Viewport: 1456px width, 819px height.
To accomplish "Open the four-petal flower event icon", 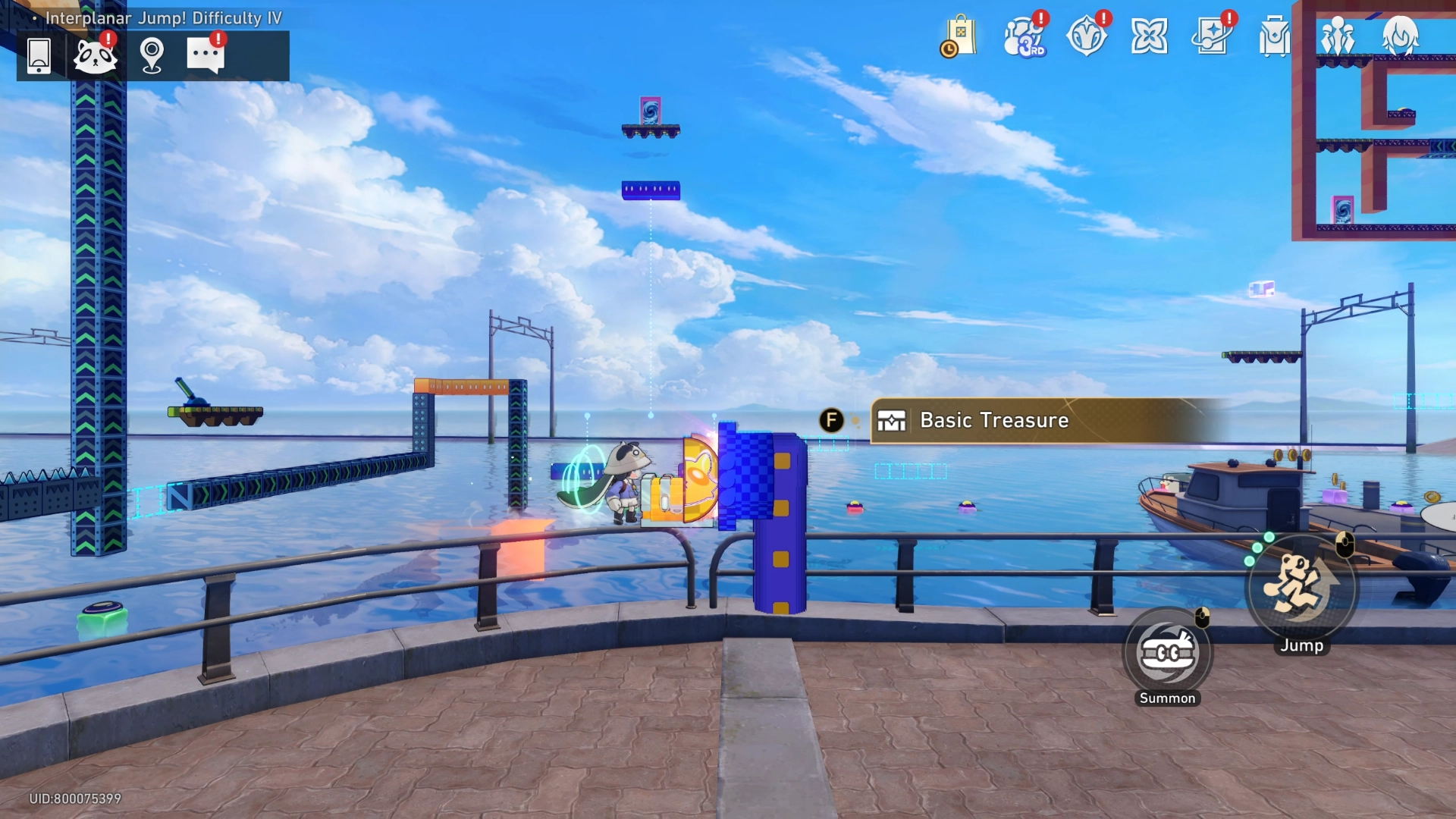I will pos(1150,34).
